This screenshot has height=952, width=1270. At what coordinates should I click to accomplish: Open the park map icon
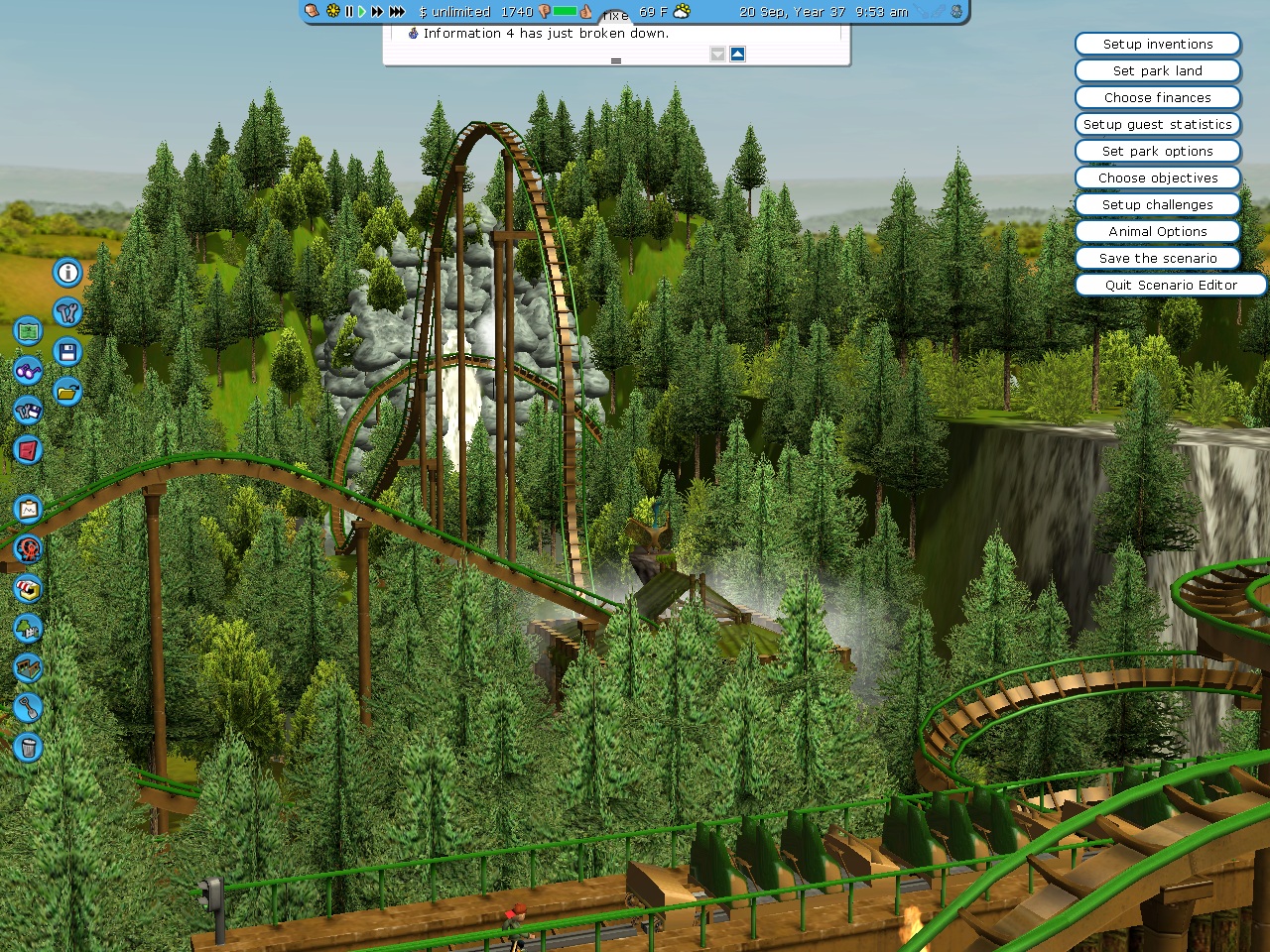(x=28, y=331)
